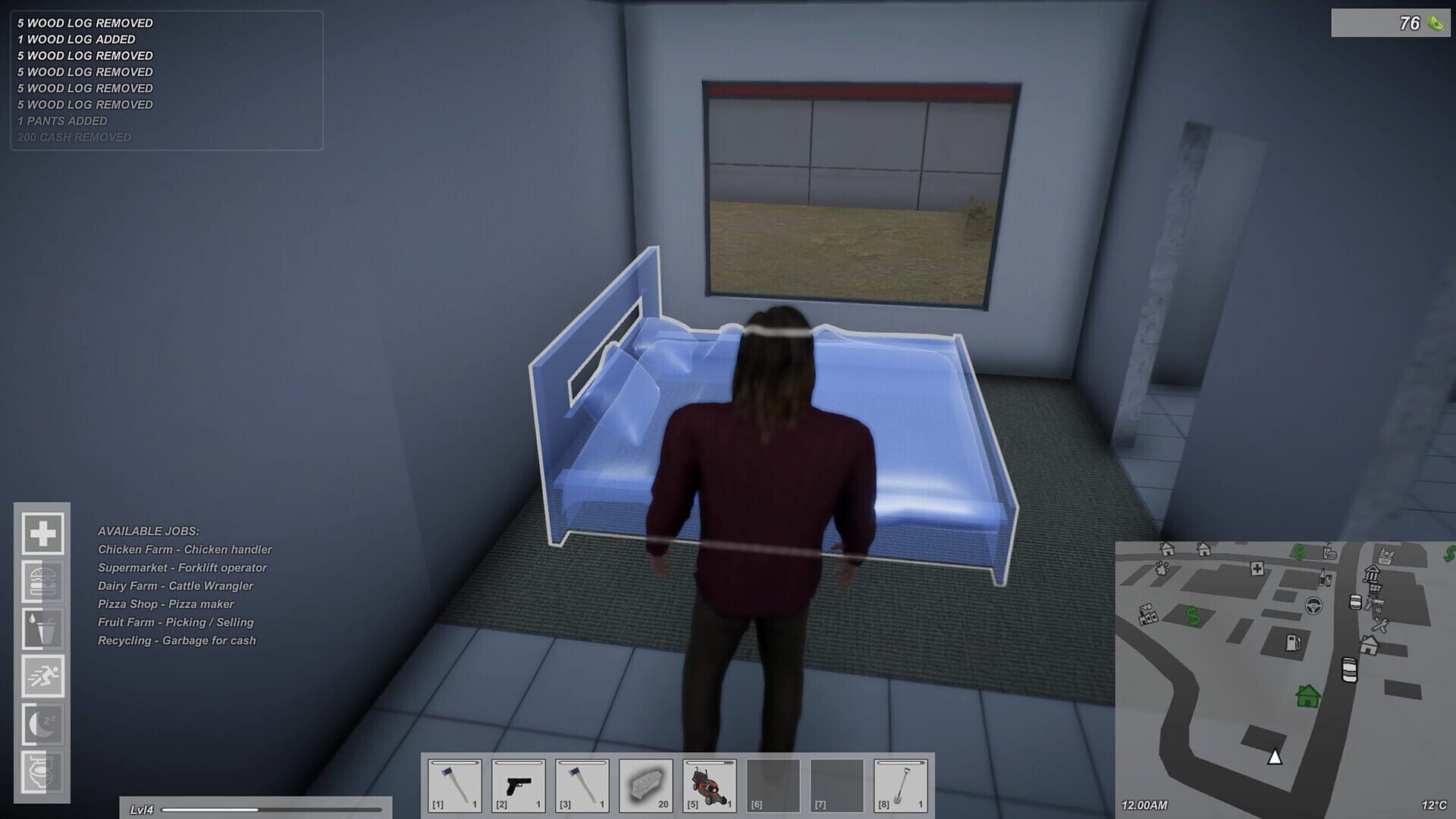The height and width of the screenshot is (819, 1456).
Task: Click the Recycling - Garbage for cash job listing
Action: pos(177,640)
